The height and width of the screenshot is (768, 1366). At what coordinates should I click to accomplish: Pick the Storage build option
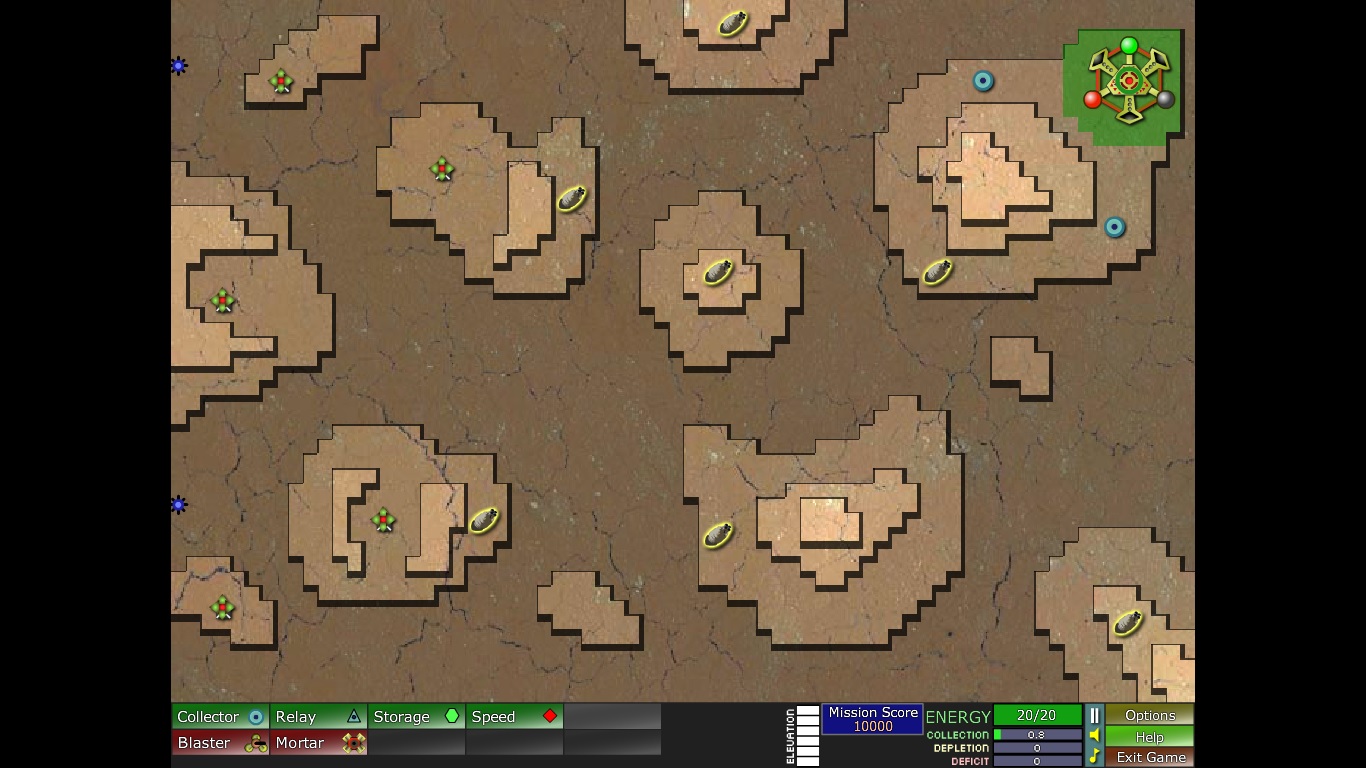pyautogui.click(x=416, y=716)
